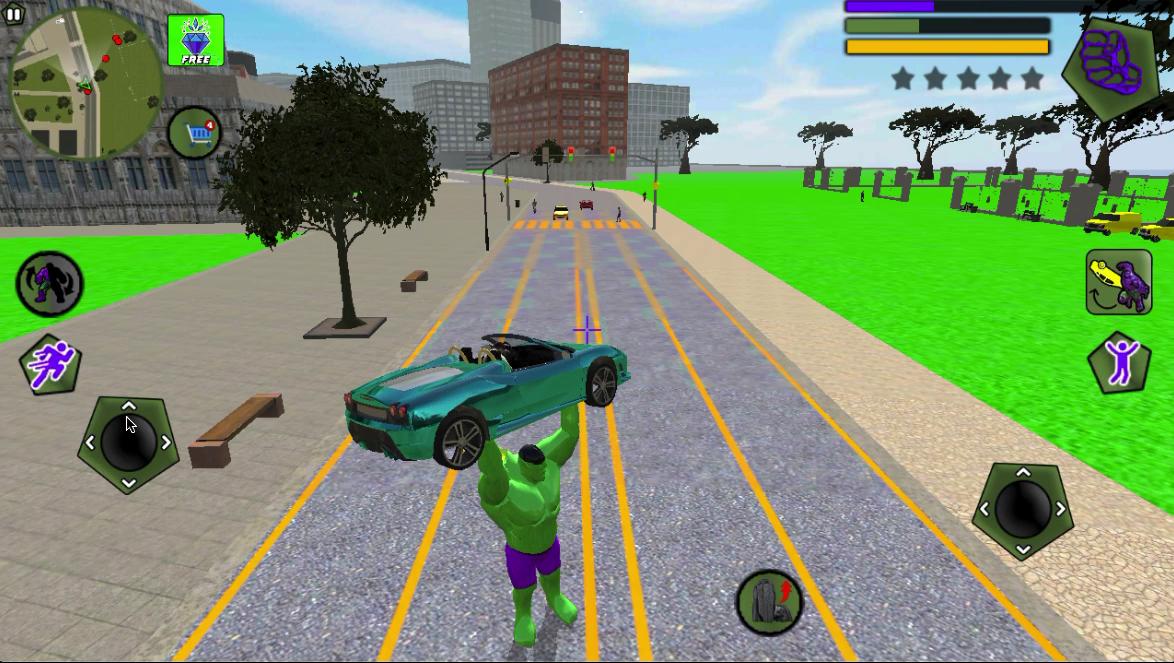Image resolution: width=1174 pixels, height=663 pixels.
Task: Pause the game with the top-left button
Action: (12, 14)
